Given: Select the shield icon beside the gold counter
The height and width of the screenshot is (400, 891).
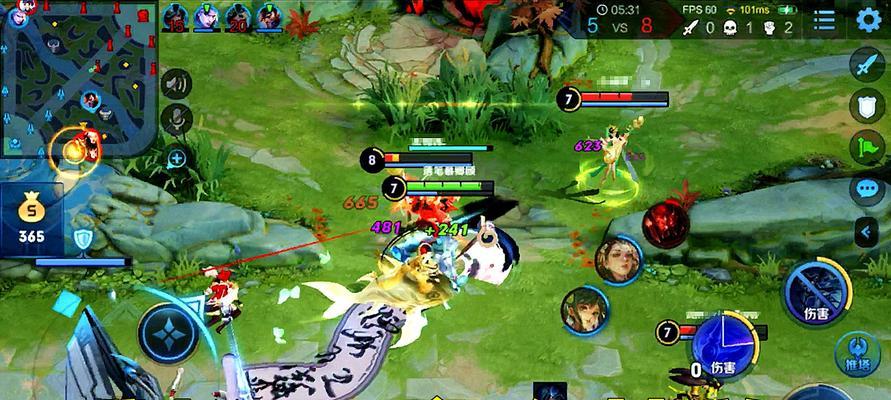Looking at the screenshot, I should [83, 238].
